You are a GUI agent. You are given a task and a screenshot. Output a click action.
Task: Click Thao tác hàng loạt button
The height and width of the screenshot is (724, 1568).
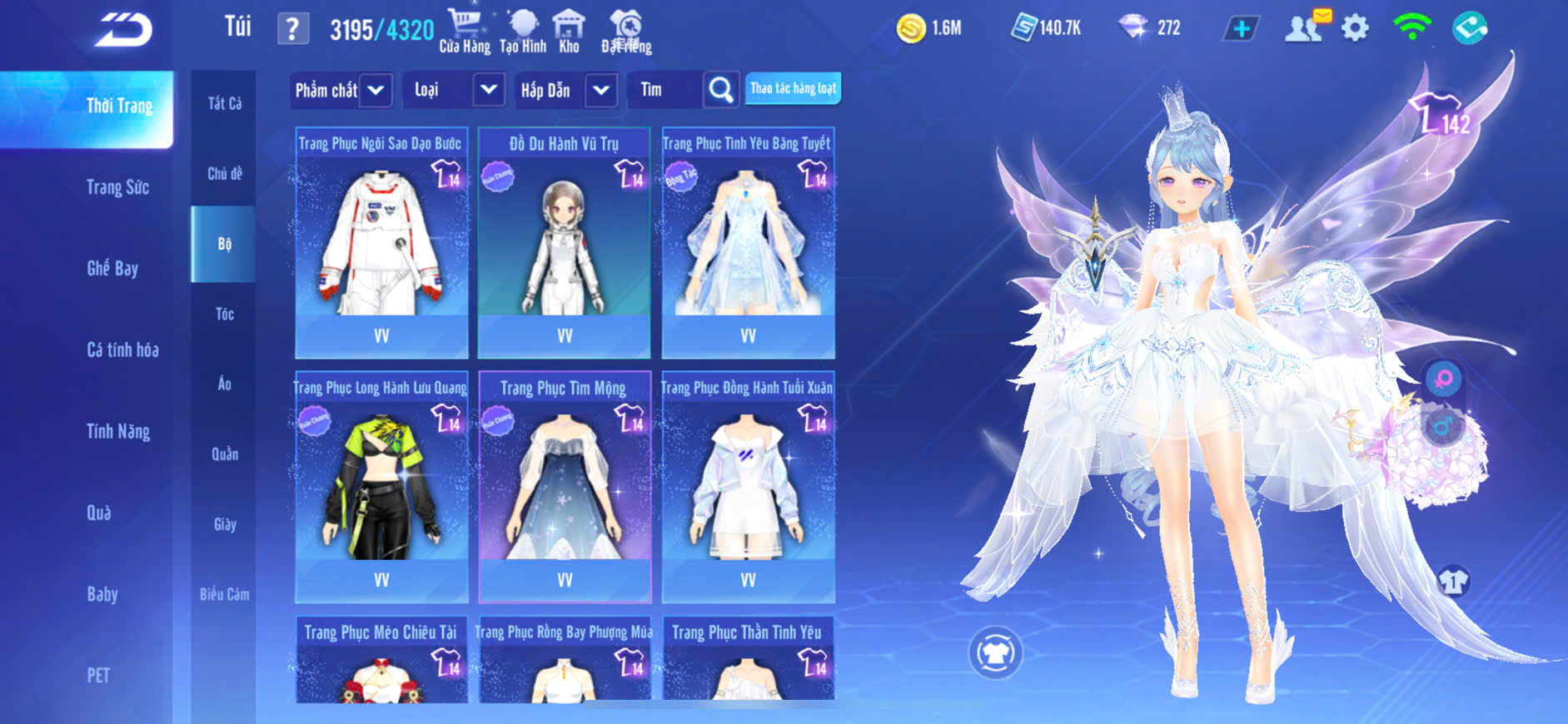tap(793, 88)
